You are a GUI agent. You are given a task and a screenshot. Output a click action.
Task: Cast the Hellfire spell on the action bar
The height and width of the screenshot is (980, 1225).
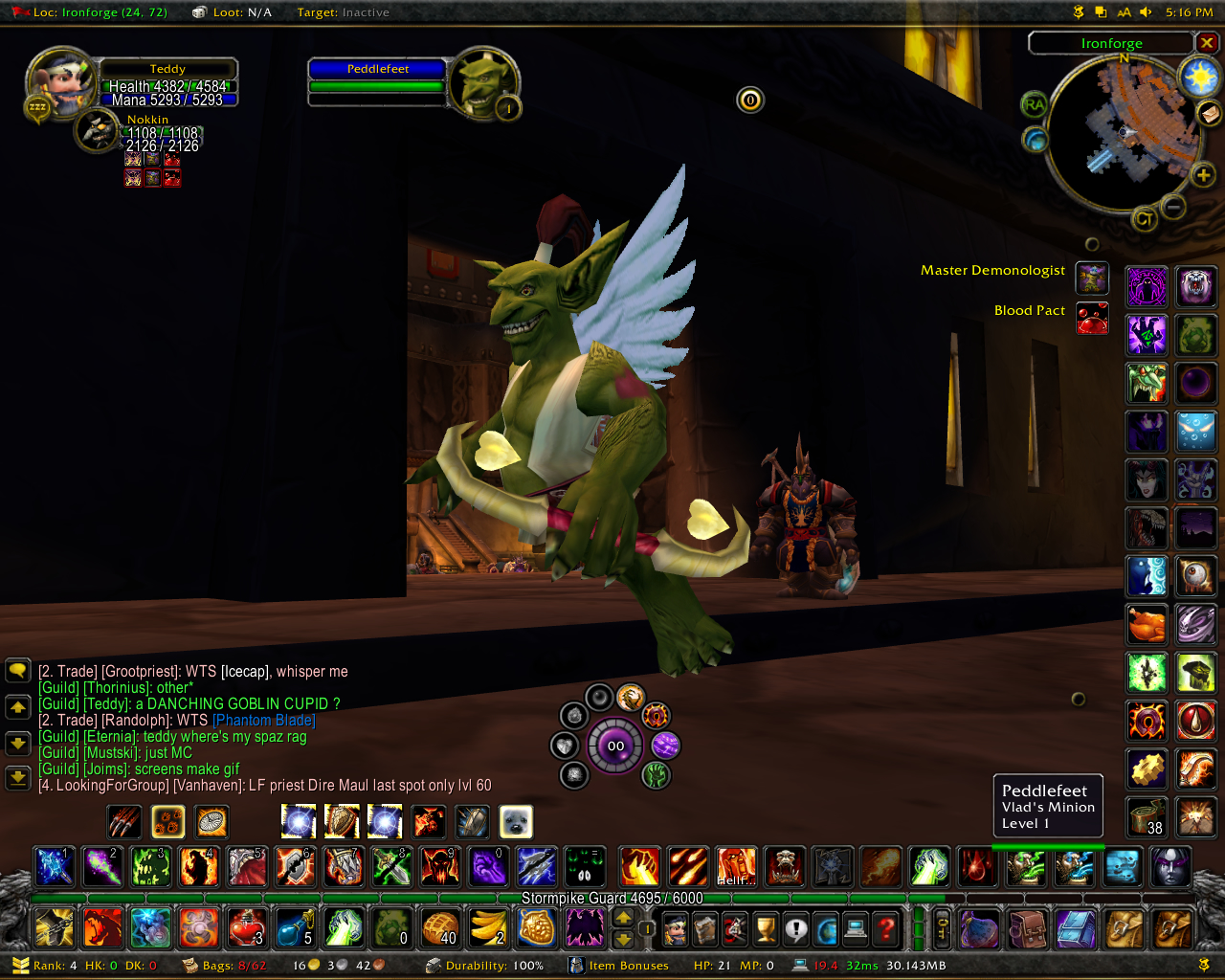click(737, 866)
